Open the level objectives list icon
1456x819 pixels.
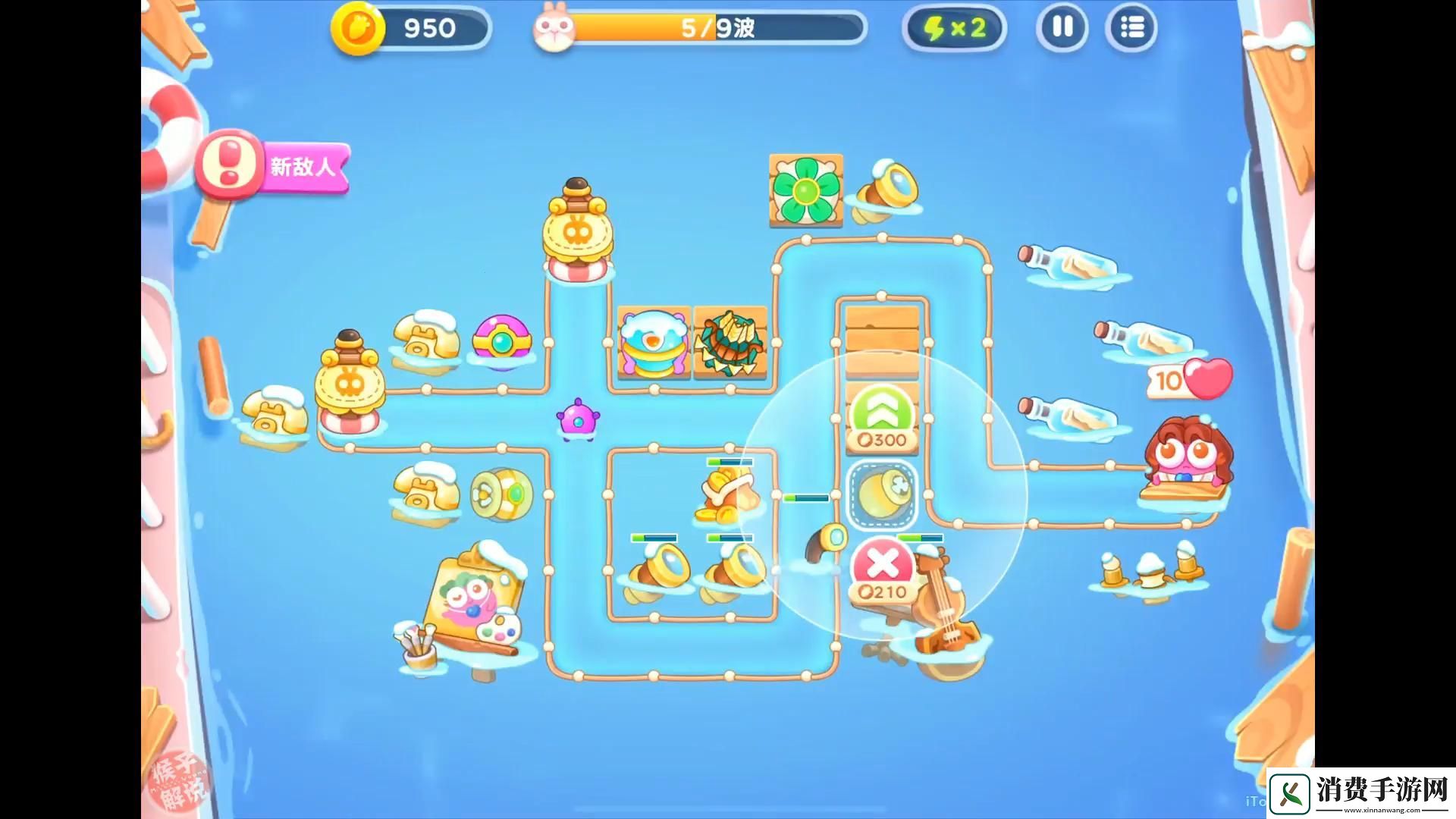click(x=1131, y=28)
